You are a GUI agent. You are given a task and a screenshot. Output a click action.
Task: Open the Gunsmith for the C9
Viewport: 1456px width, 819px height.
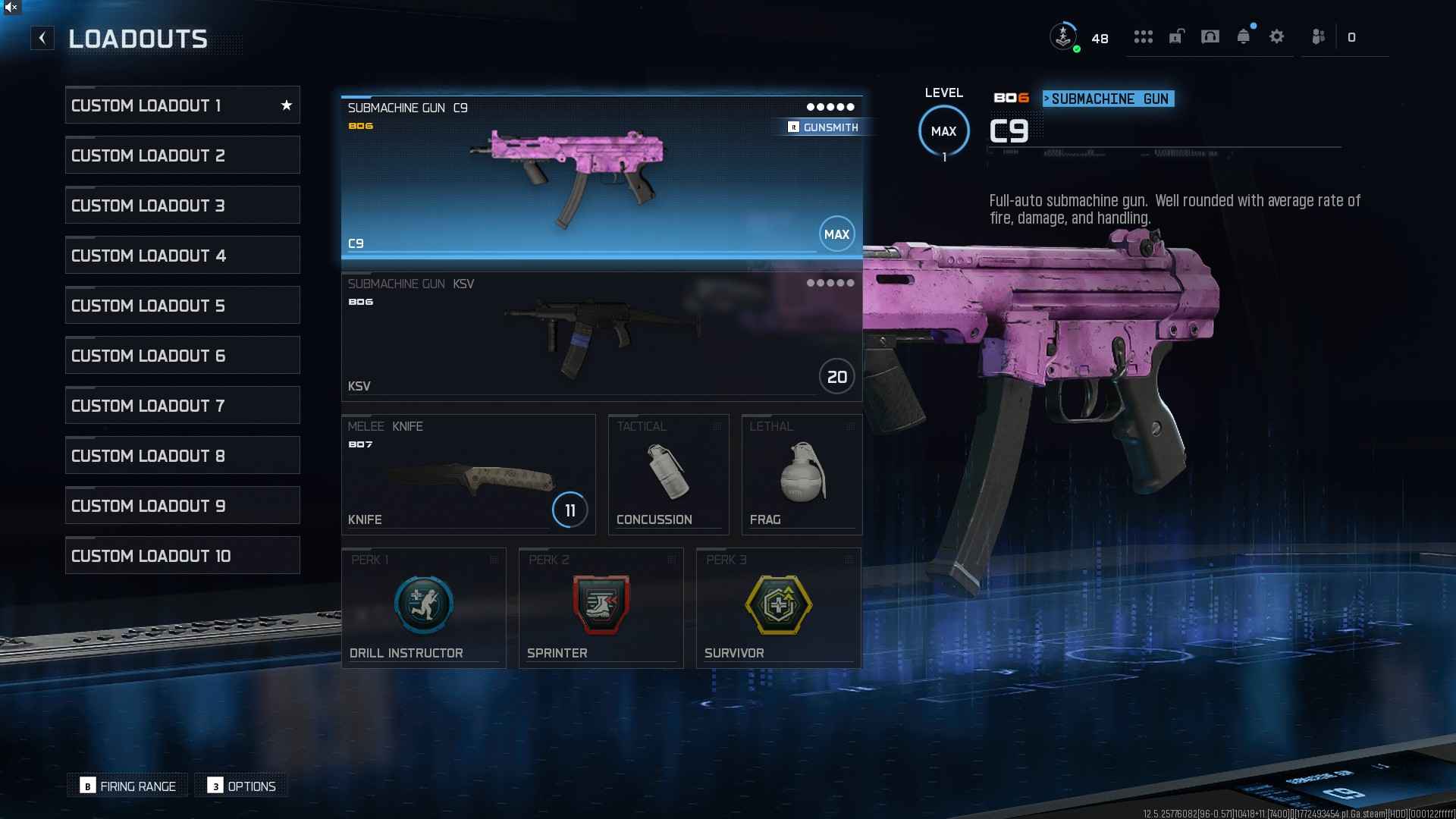pyautogui.click(x=824, y=127)
